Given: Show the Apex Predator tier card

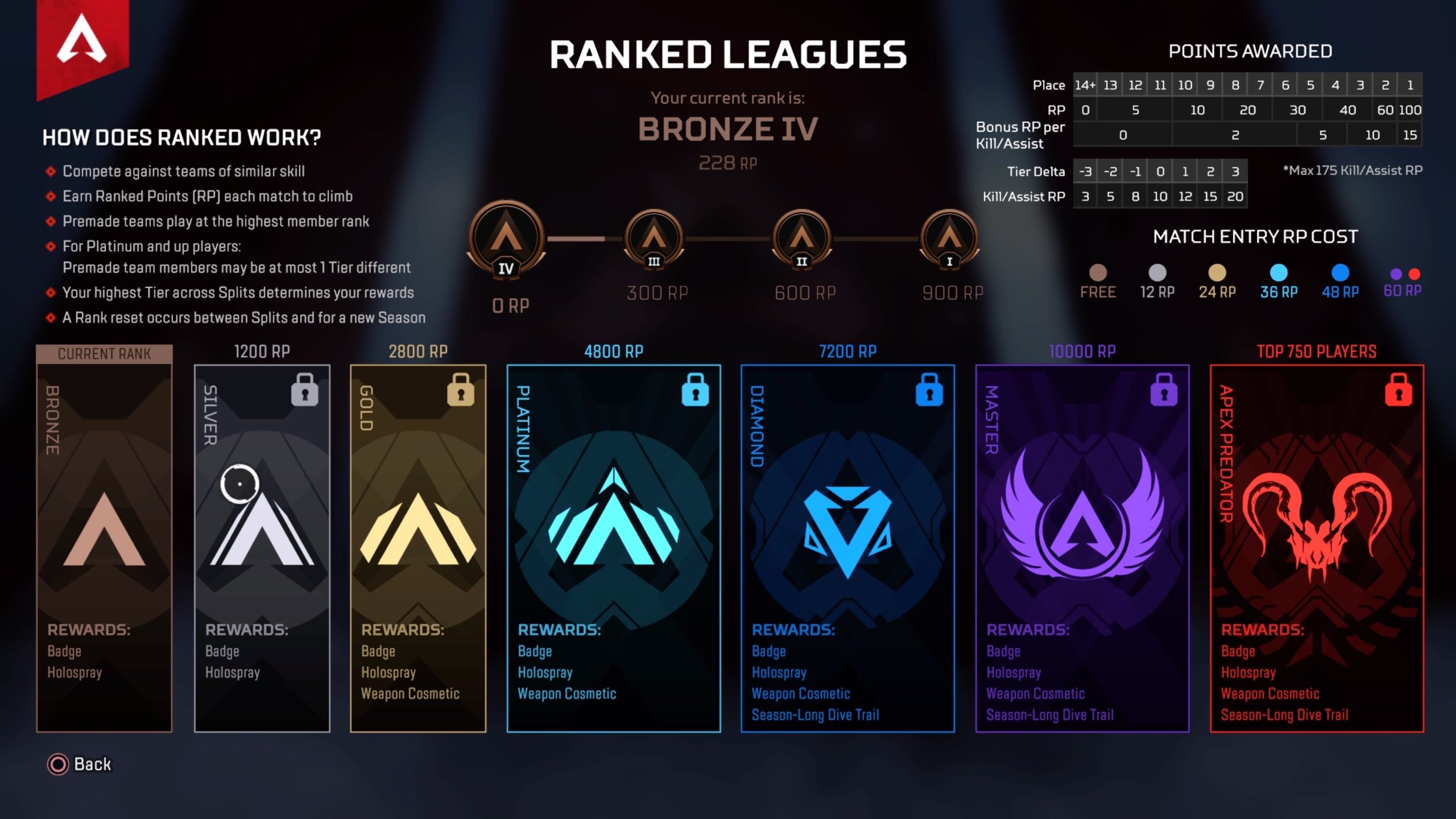Looking at the screenshot, I should point(1317,547).
